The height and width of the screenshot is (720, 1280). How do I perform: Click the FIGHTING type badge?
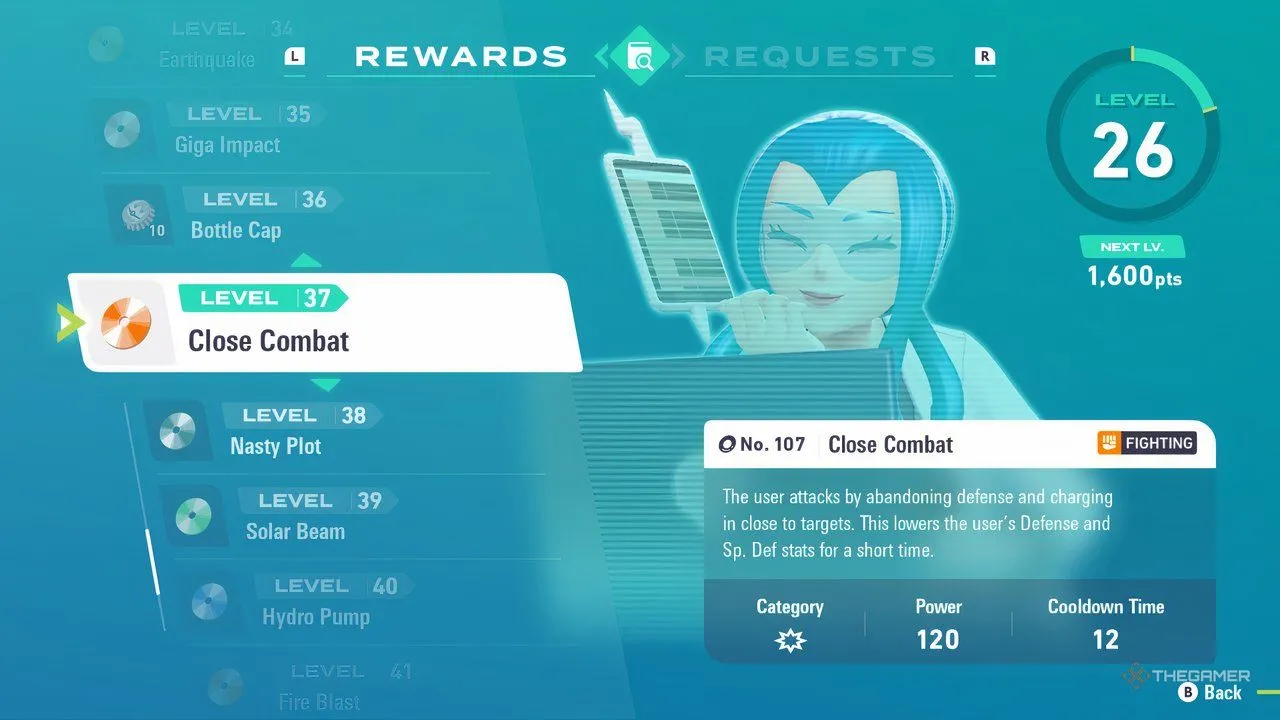click(x=1146, y=443)
